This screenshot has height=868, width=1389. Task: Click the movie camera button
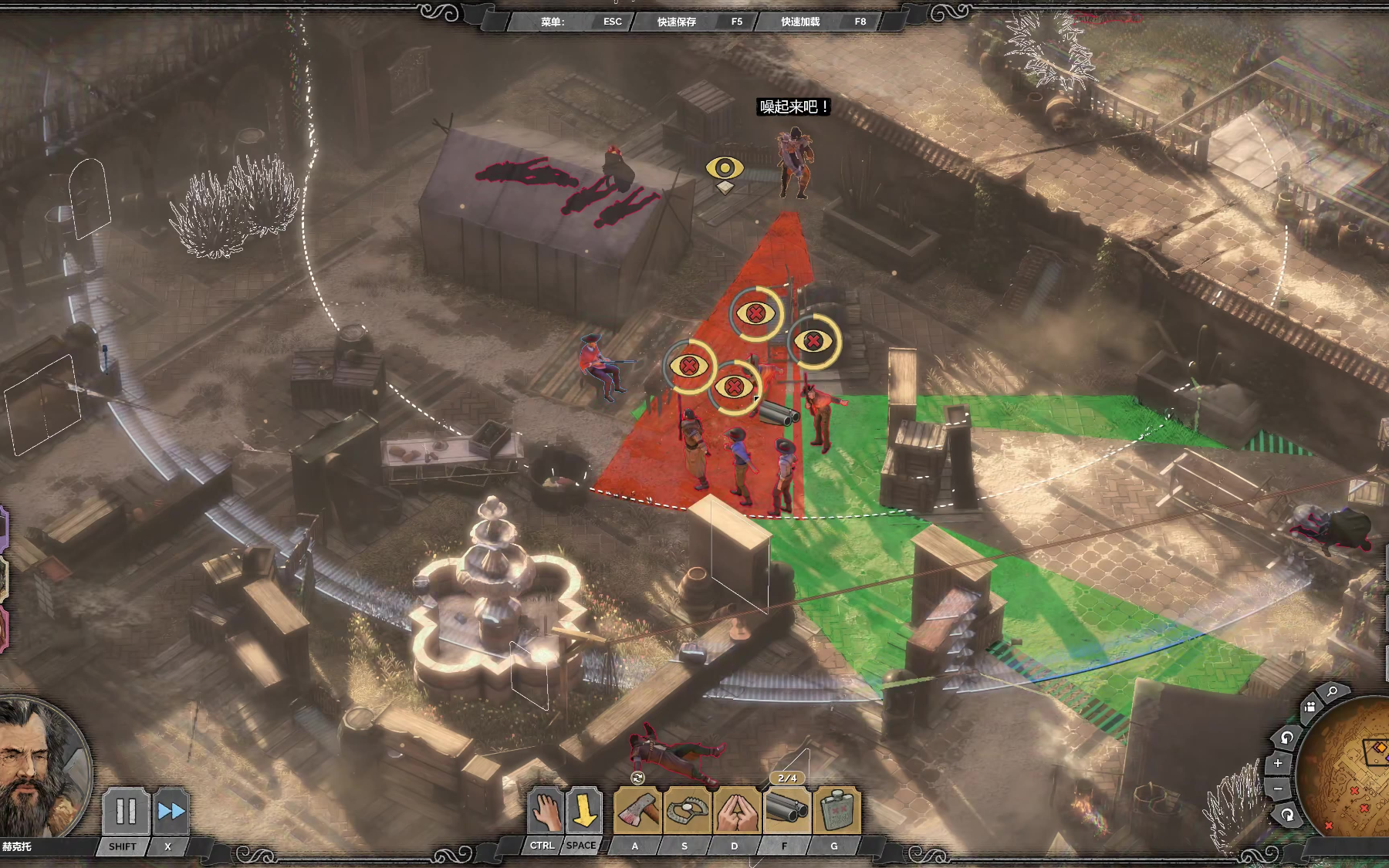1310,707
